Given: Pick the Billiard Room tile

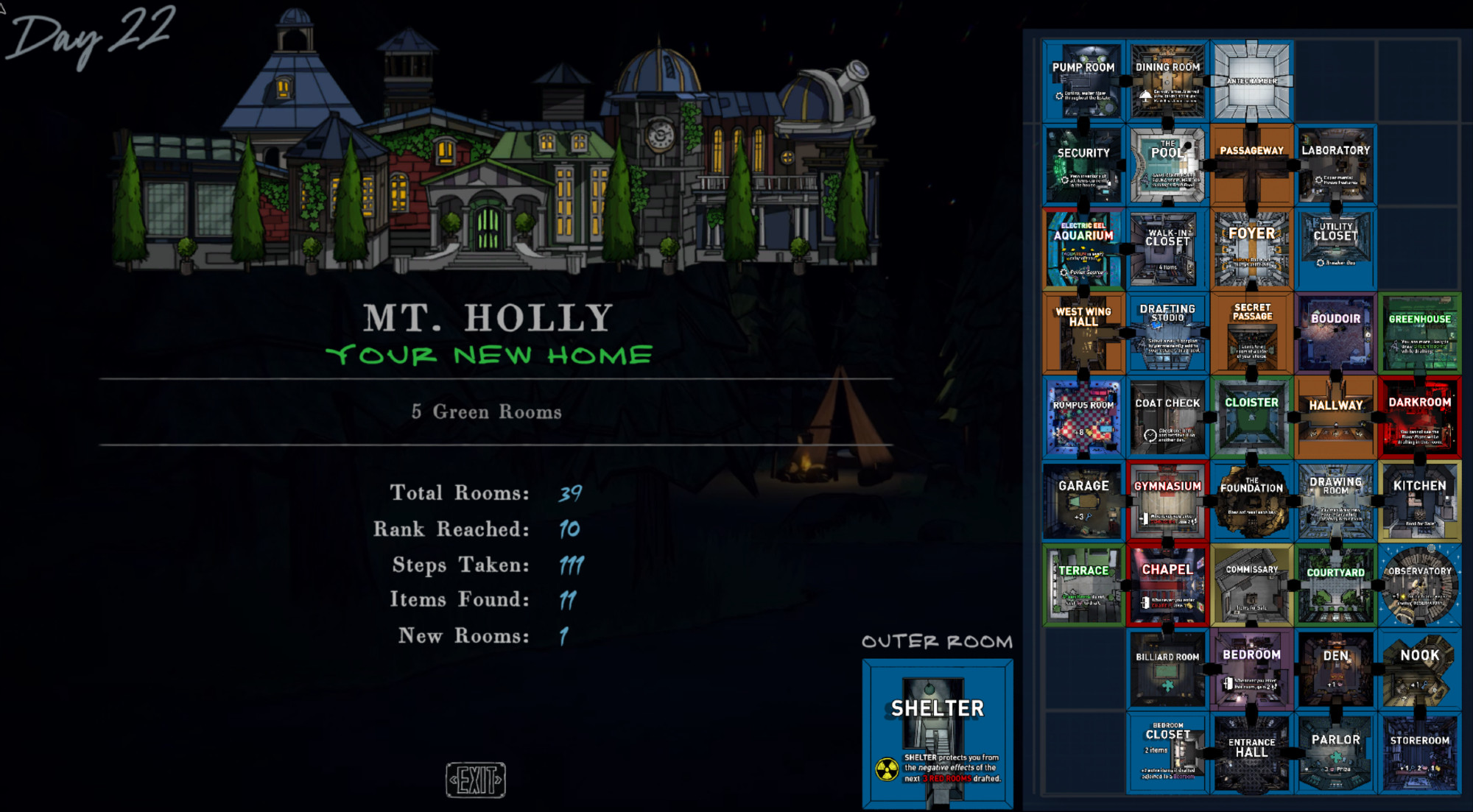Looking at the screenshot, I should click(1167, 669).
